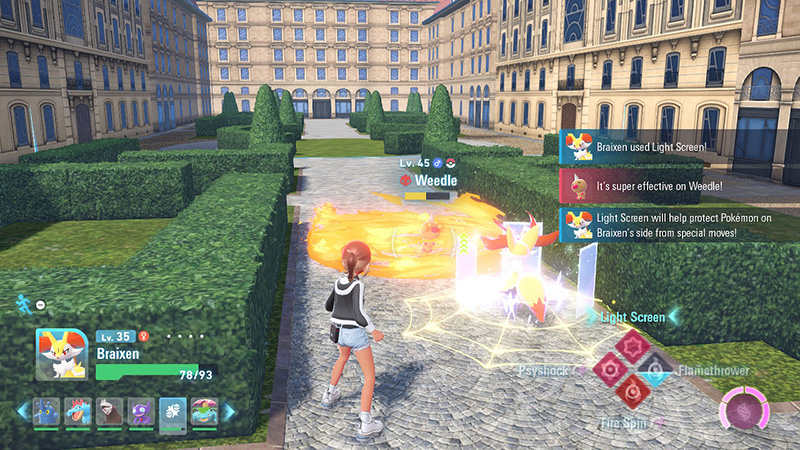Activate the Flamethrower move
This screenshot has height=450, width=800.
[x=657, y=371]
